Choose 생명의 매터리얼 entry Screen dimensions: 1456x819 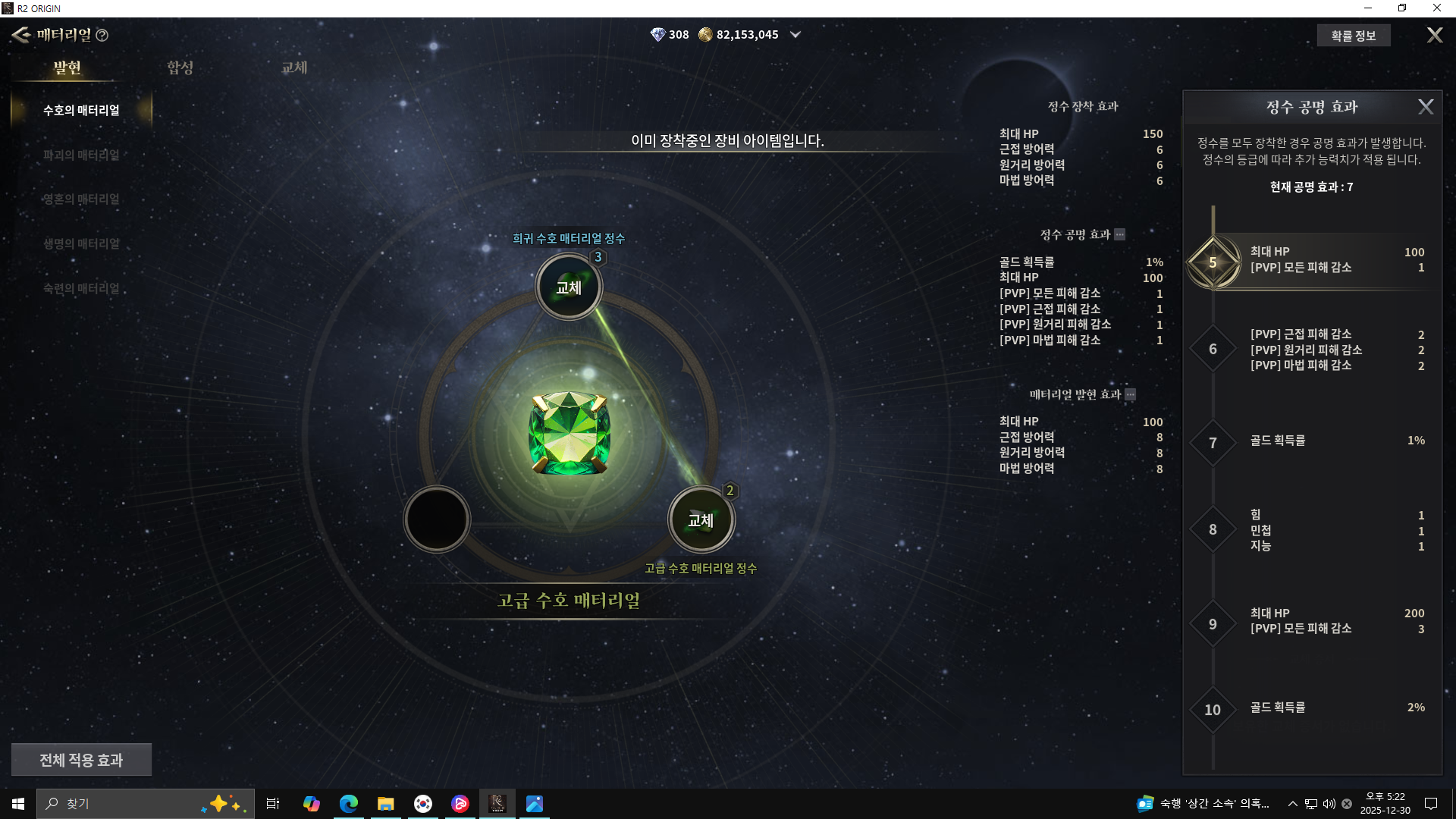[81, 243]
